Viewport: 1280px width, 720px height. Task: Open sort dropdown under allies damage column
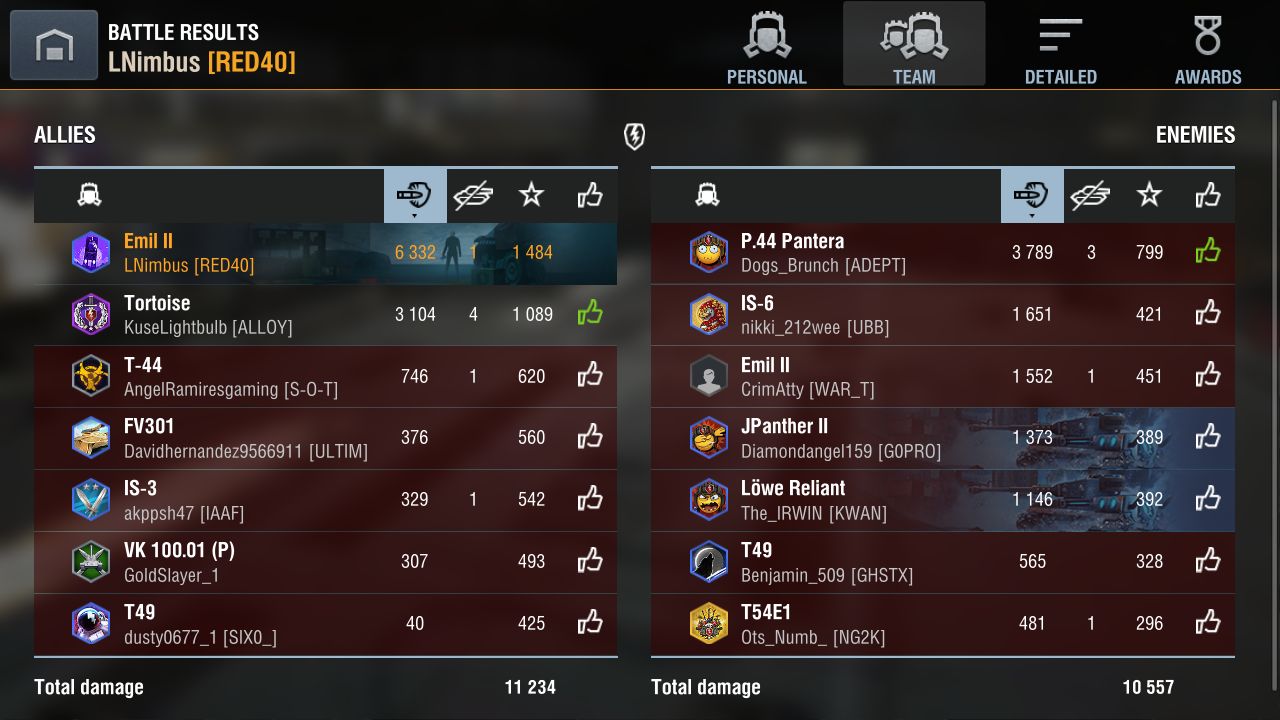tap(414, 213)
